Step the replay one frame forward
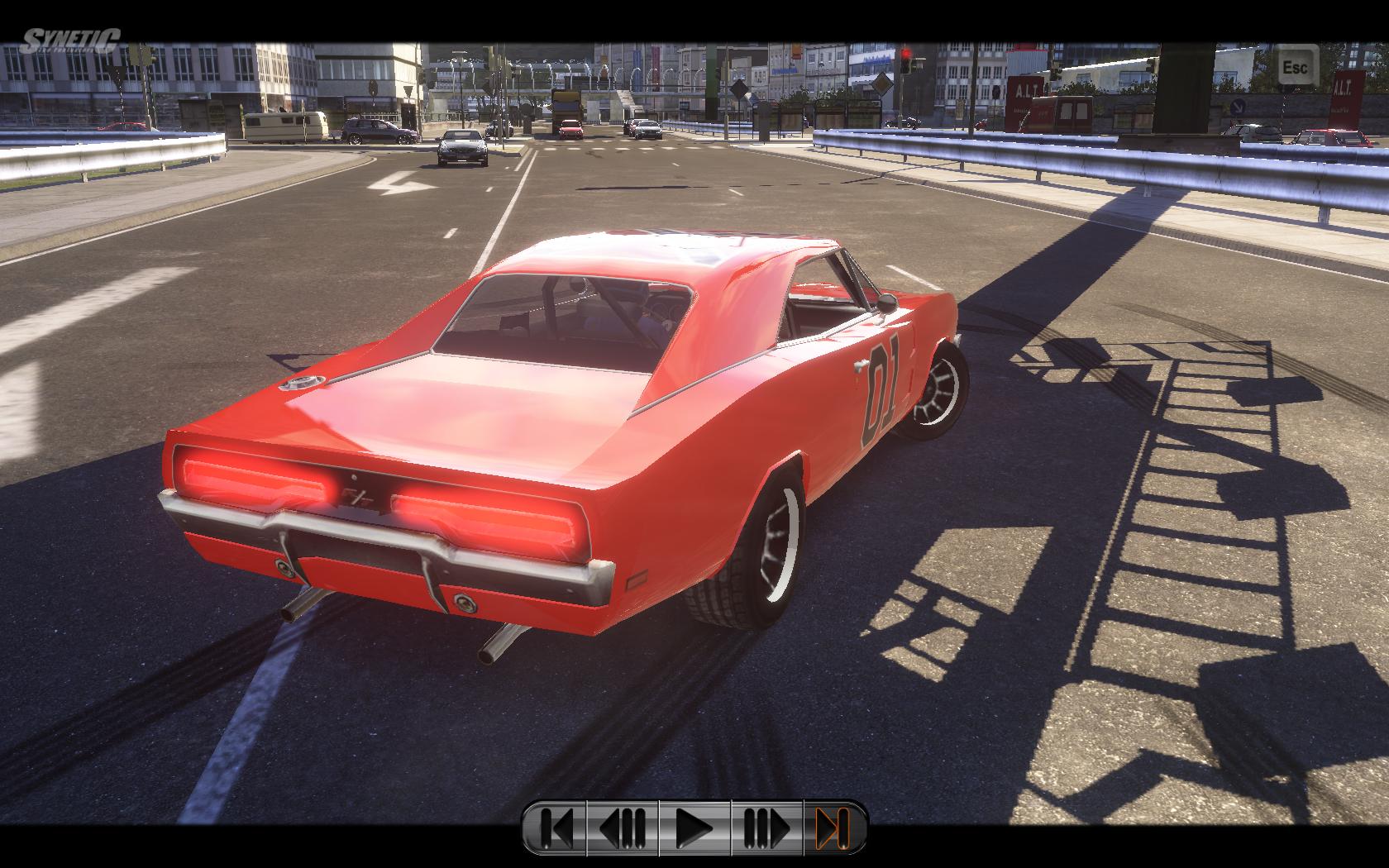Screen dimensions: 1389x868 point(766,827)
